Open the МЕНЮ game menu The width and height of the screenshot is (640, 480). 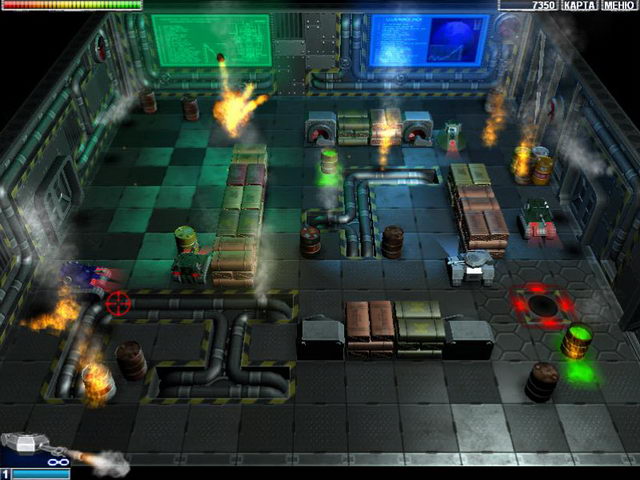point(620,6)
